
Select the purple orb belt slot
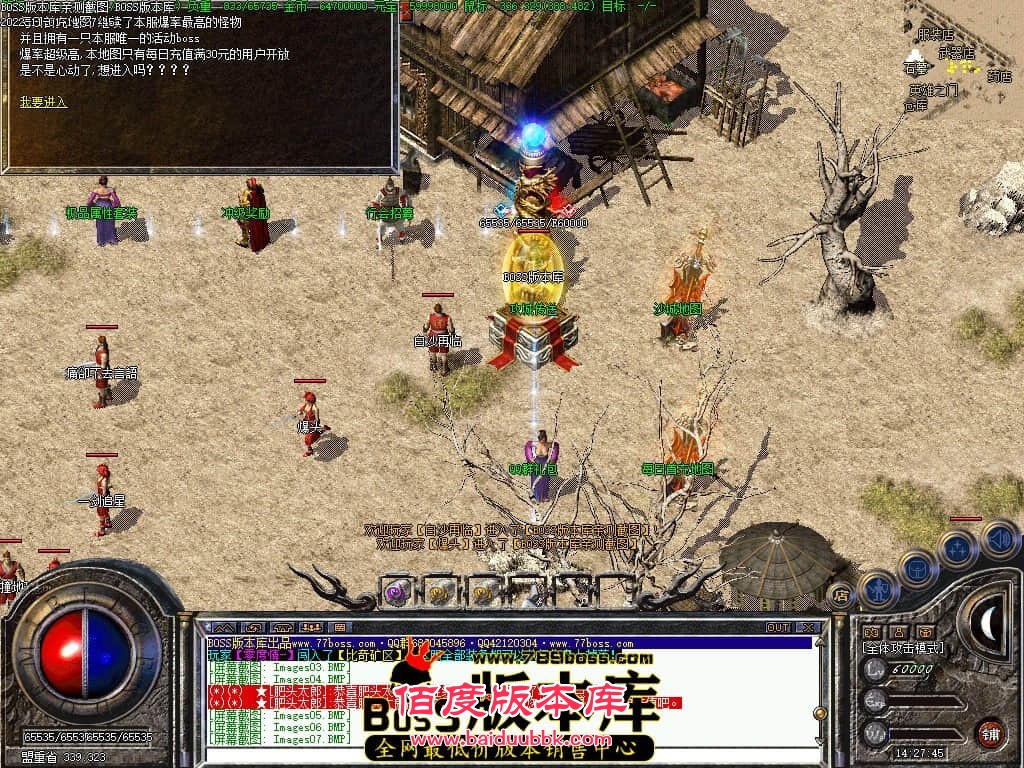397,592
